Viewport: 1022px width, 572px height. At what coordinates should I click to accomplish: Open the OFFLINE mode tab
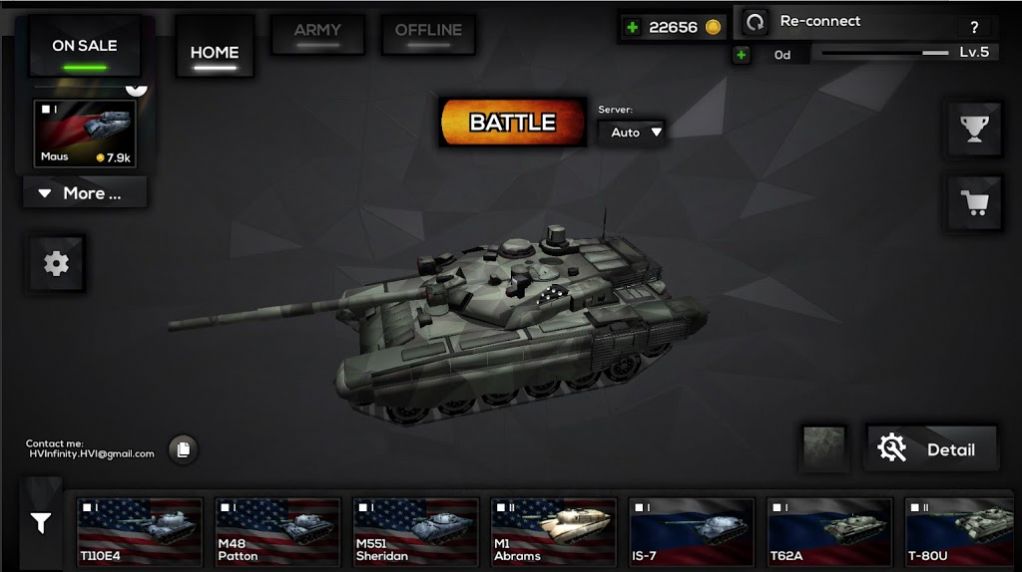[x=428, y=33]
